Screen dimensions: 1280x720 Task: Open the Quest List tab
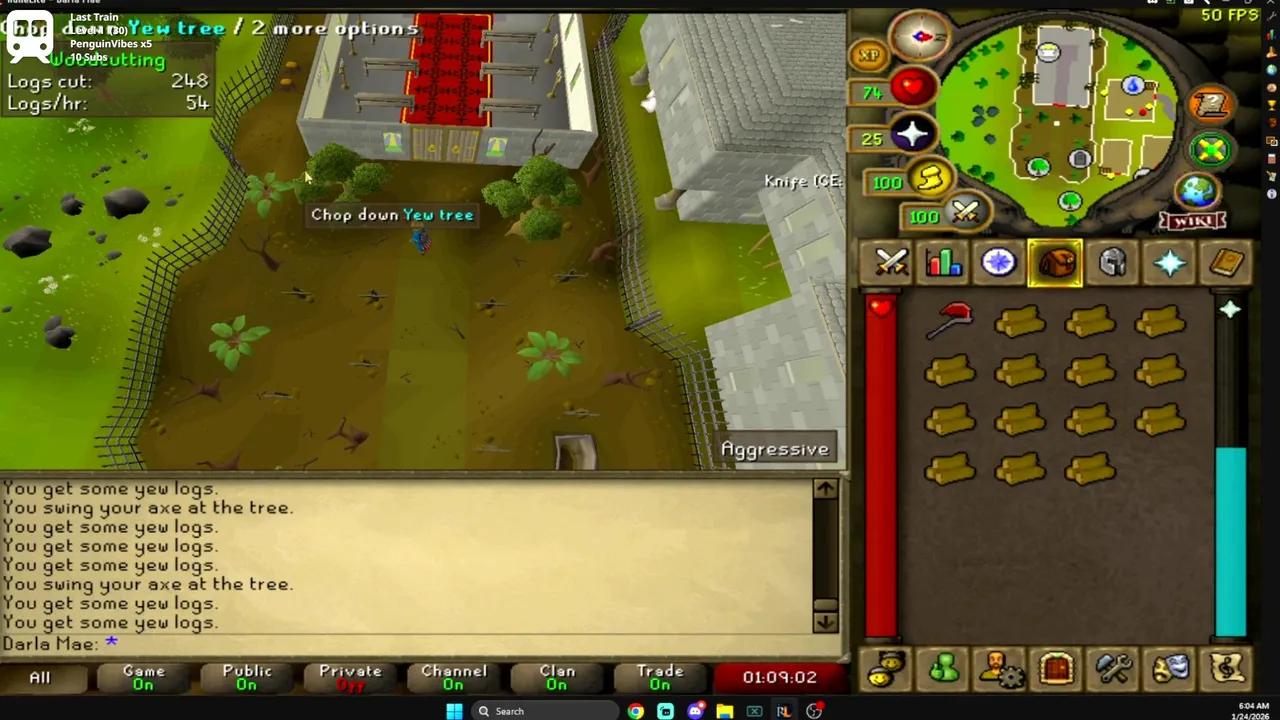point(999,262)
